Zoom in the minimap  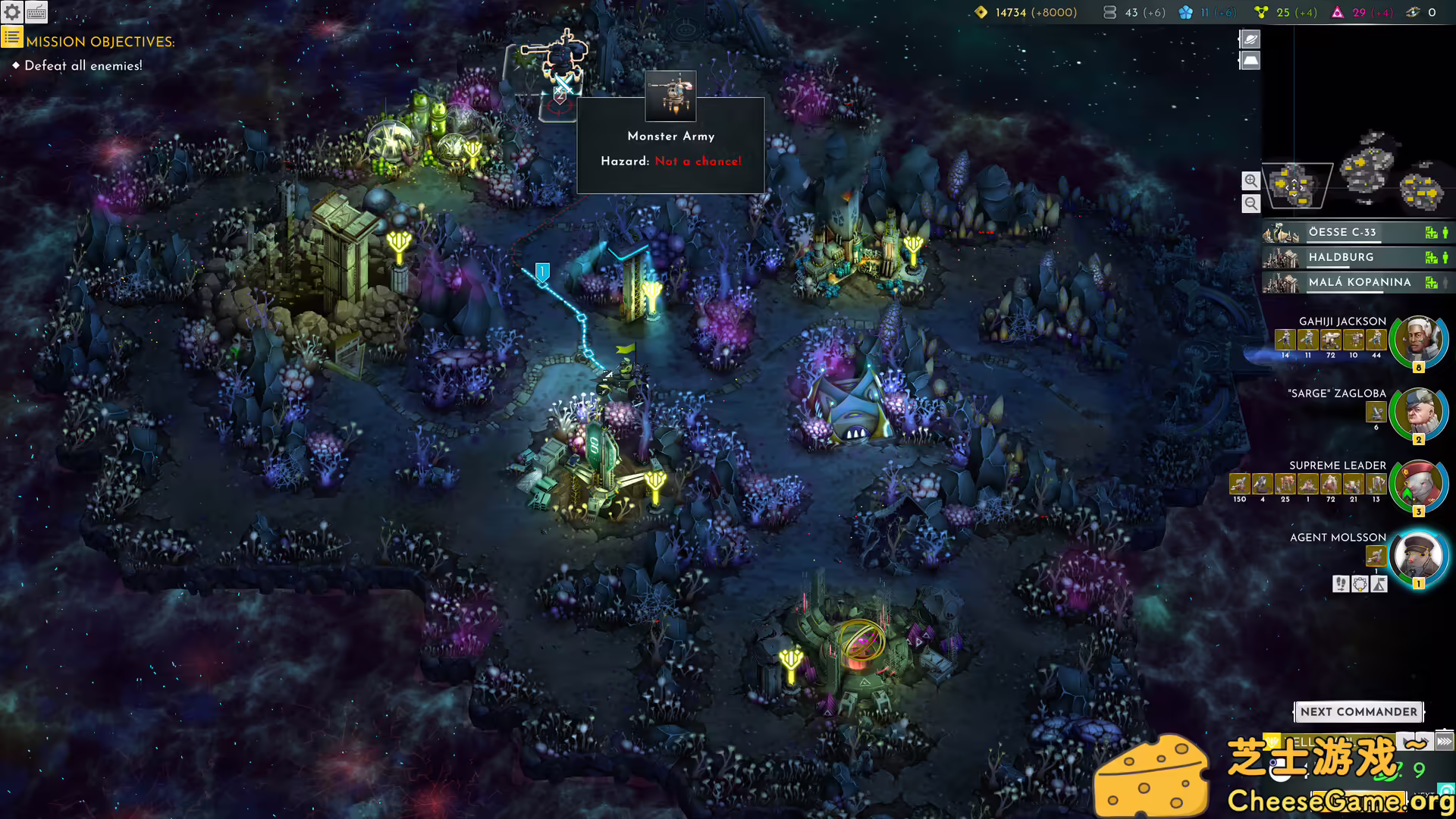1250,180
